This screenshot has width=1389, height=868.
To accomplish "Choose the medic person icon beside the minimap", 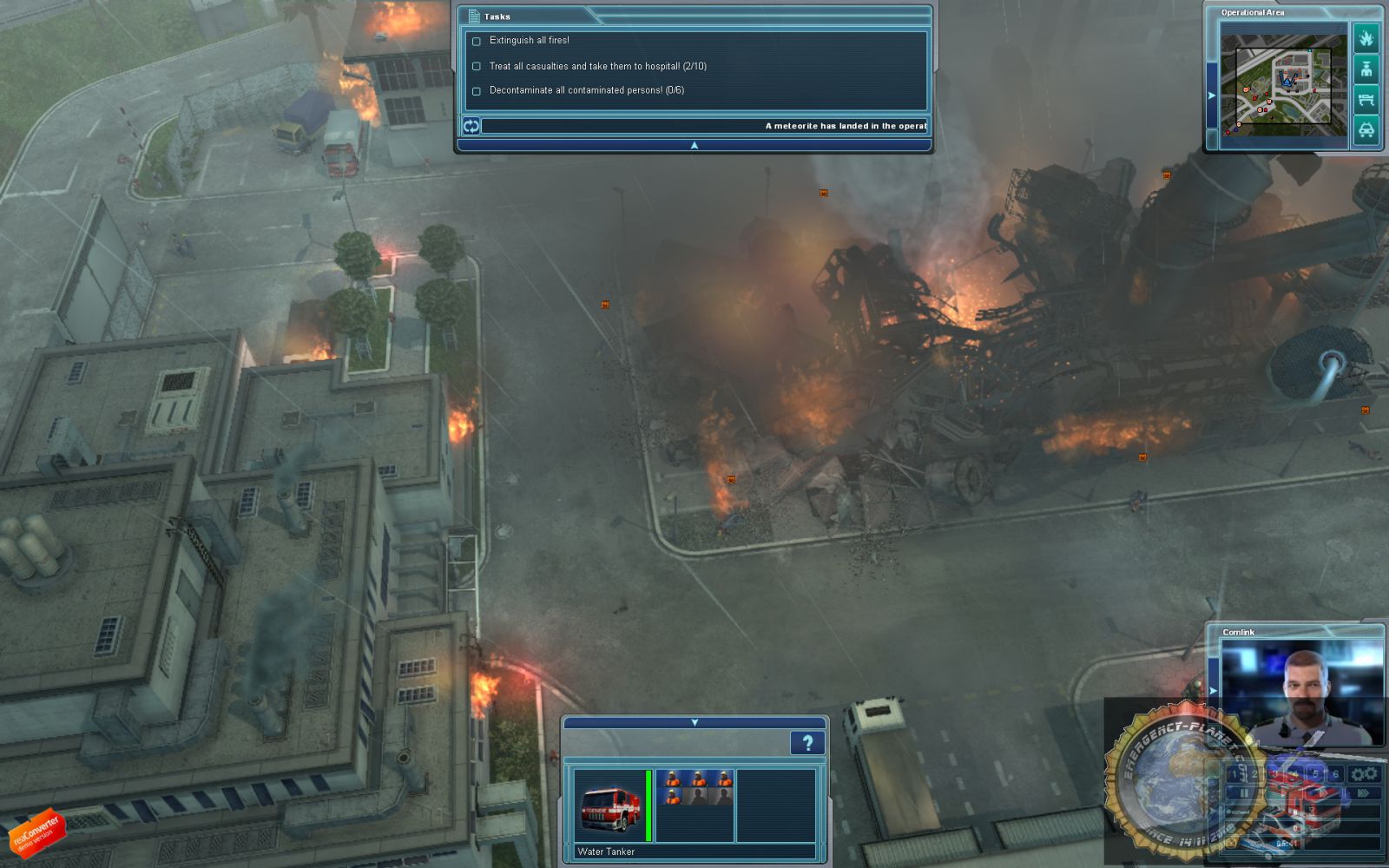I will click(1366, 69).
